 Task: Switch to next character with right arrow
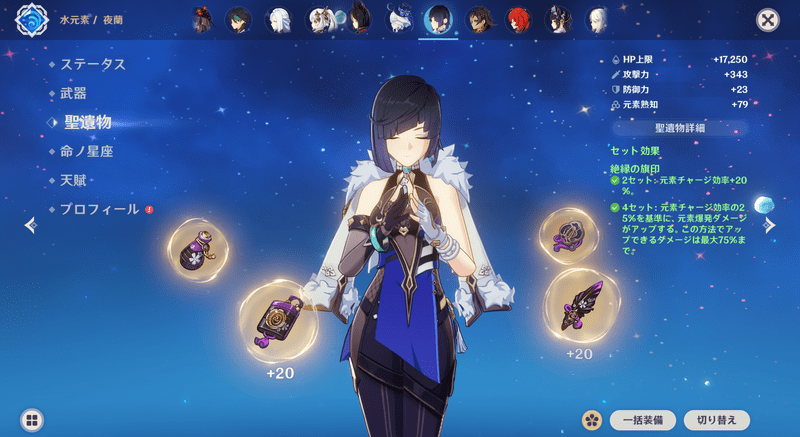click(769, 226)
